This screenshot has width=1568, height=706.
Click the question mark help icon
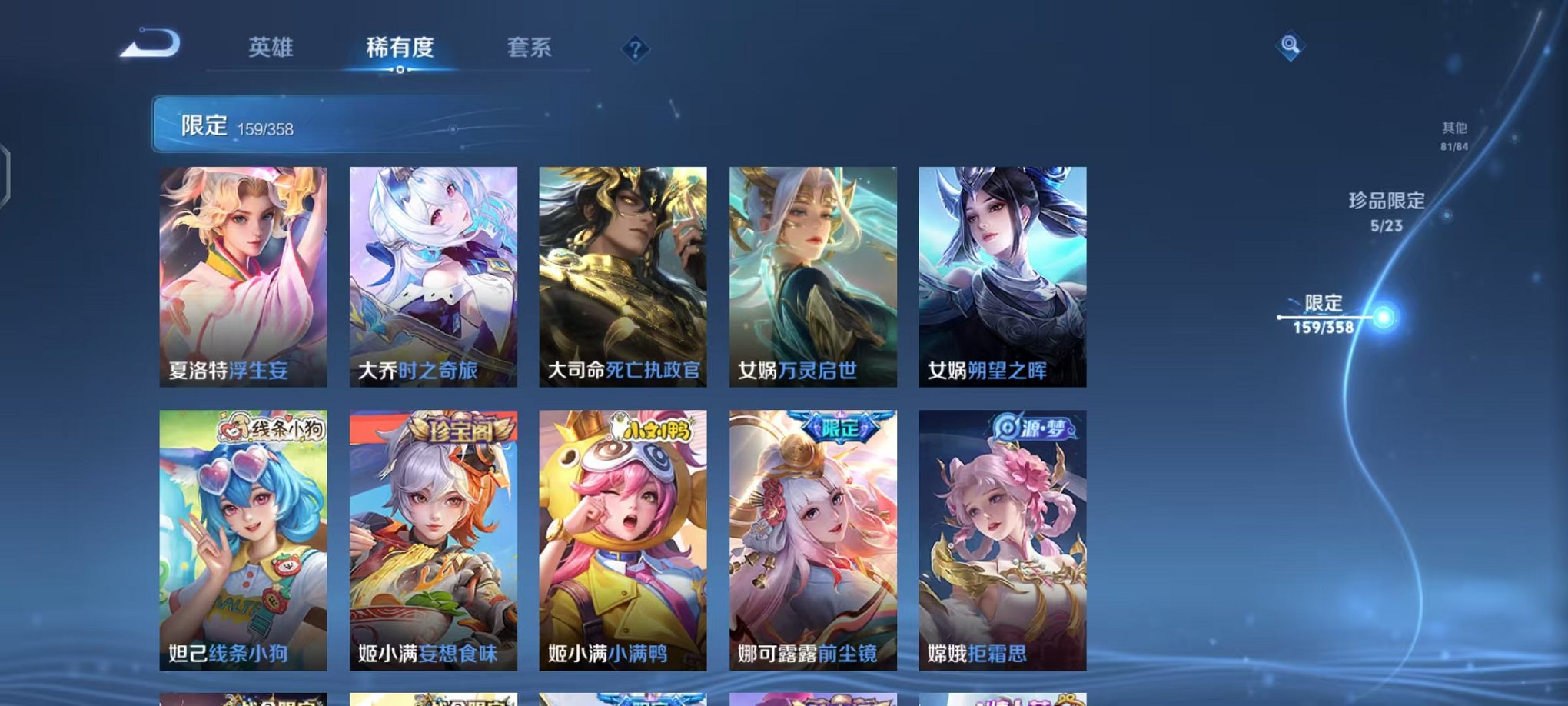[635, 49]
